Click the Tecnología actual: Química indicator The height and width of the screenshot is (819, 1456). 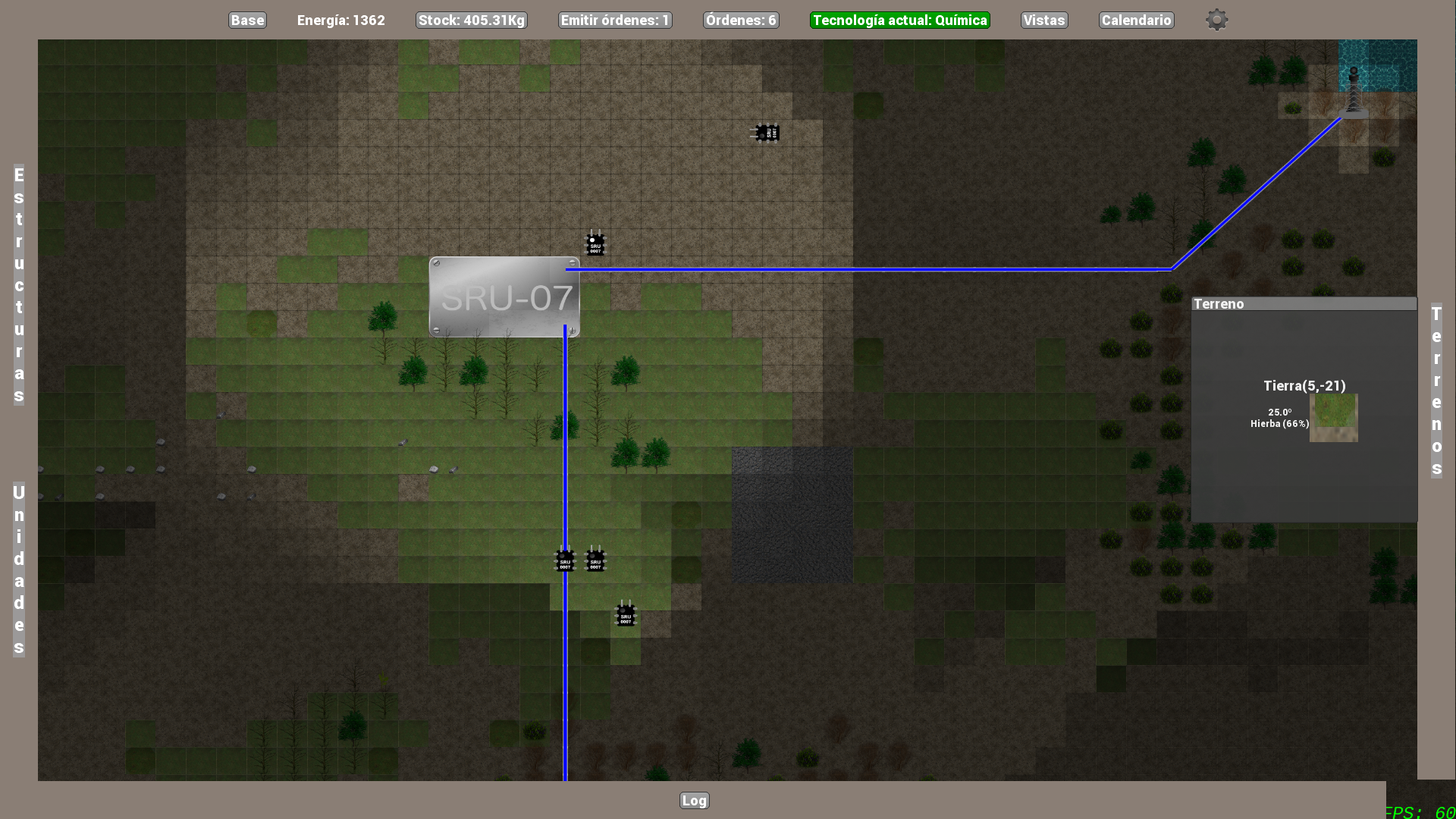click(x=899, y=20)
